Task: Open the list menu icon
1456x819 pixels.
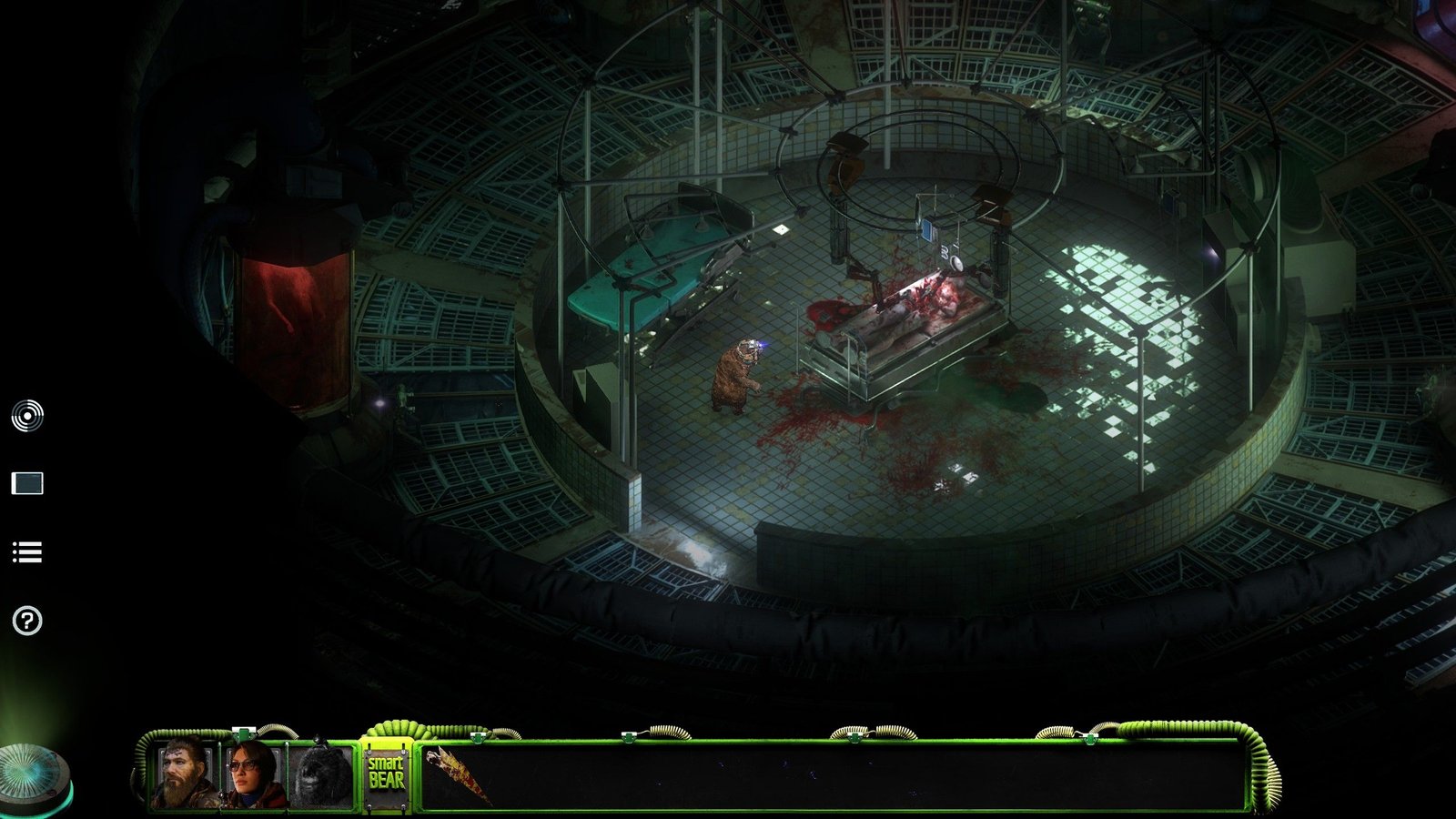Action: [x=27, y=552]
